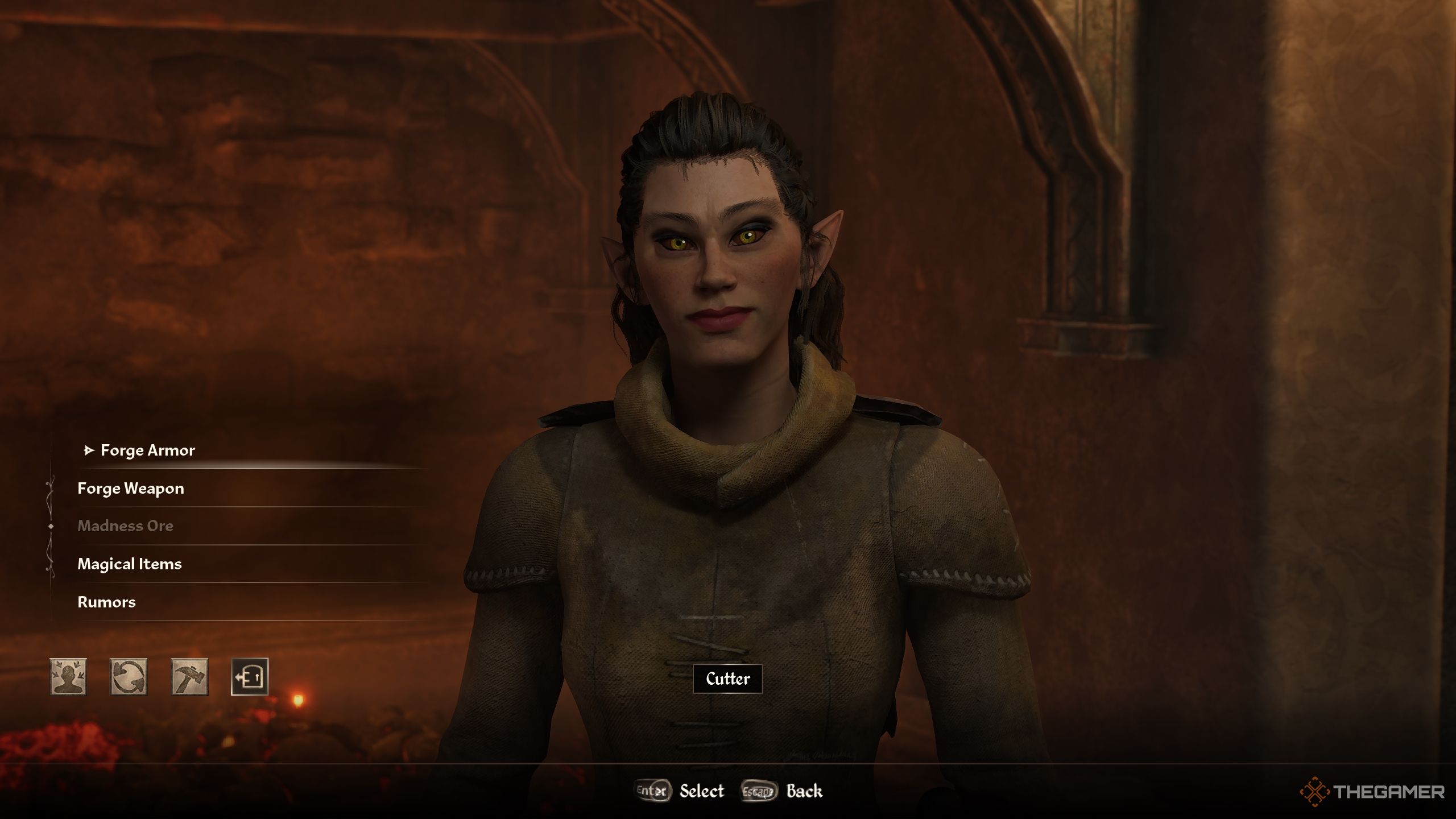Open the Magical Items option
The height and width of the screenshot is (819, 1456).
[130, 564]
